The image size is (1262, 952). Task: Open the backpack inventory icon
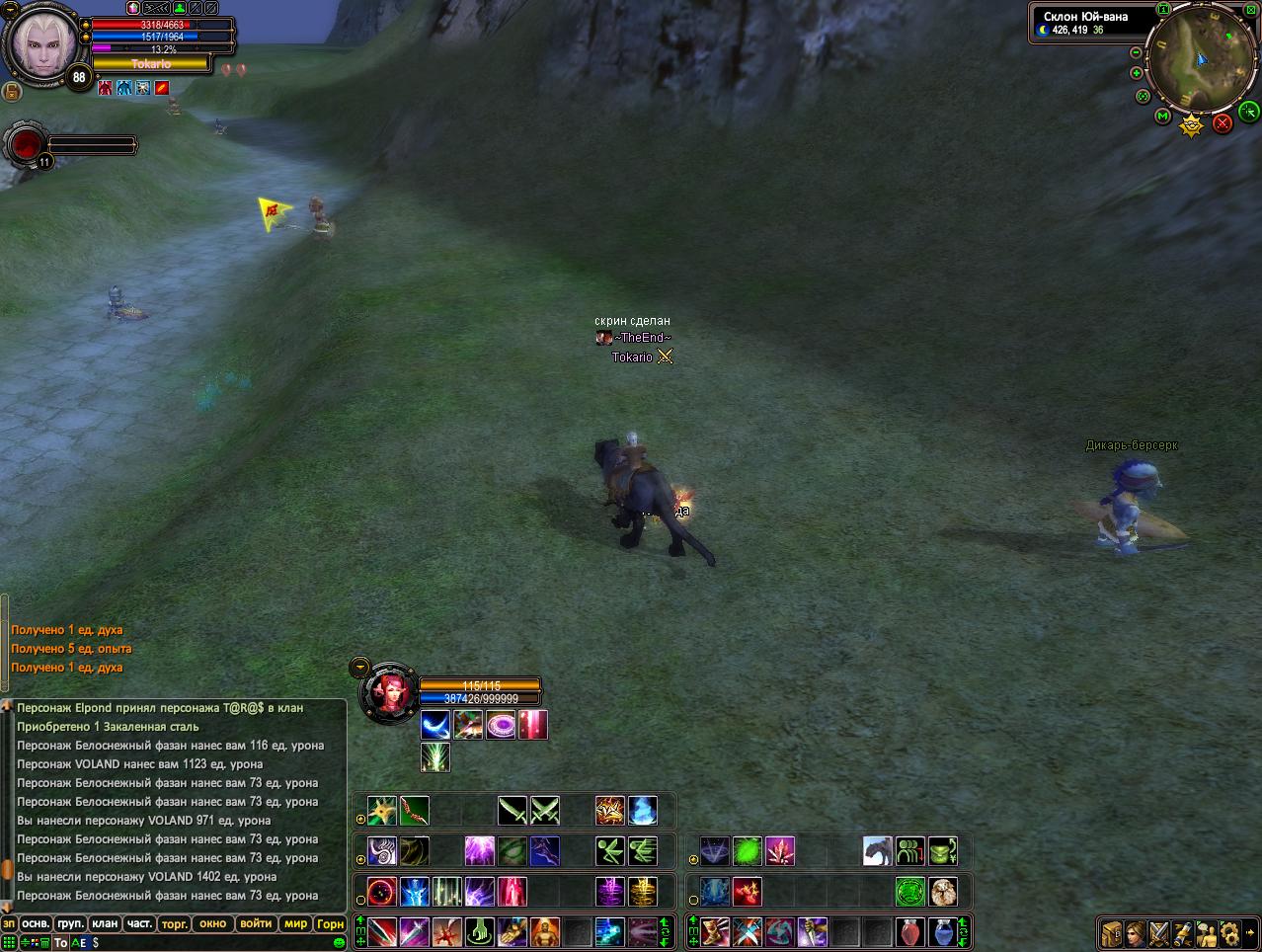click(x=1112, y=932)
